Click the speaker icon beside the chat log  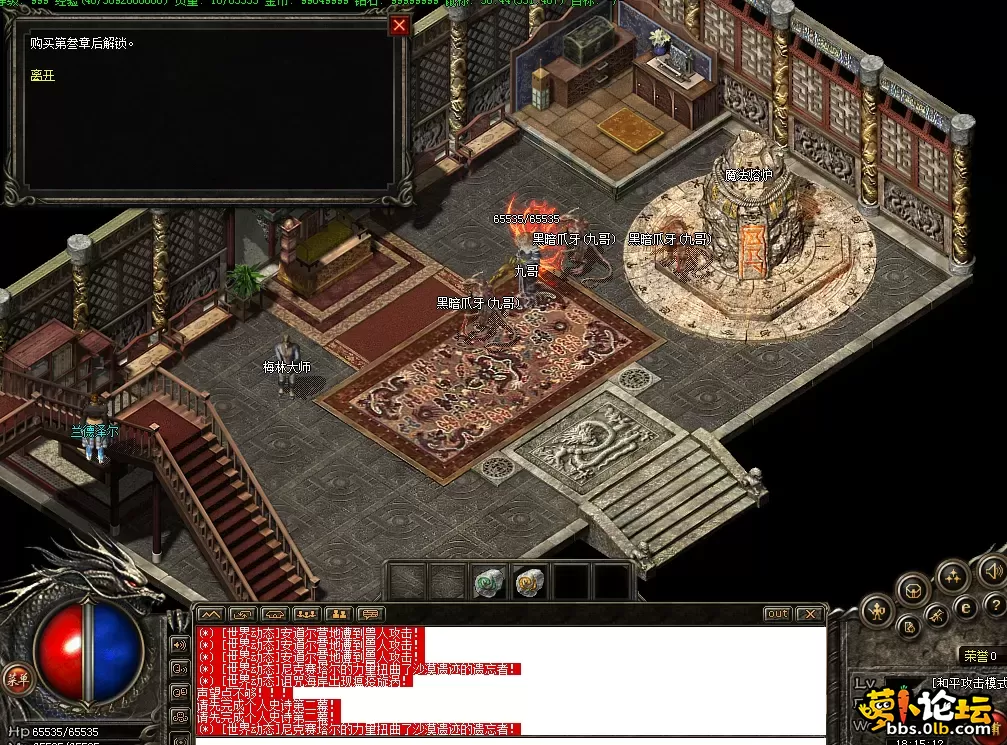pos(180,644)
